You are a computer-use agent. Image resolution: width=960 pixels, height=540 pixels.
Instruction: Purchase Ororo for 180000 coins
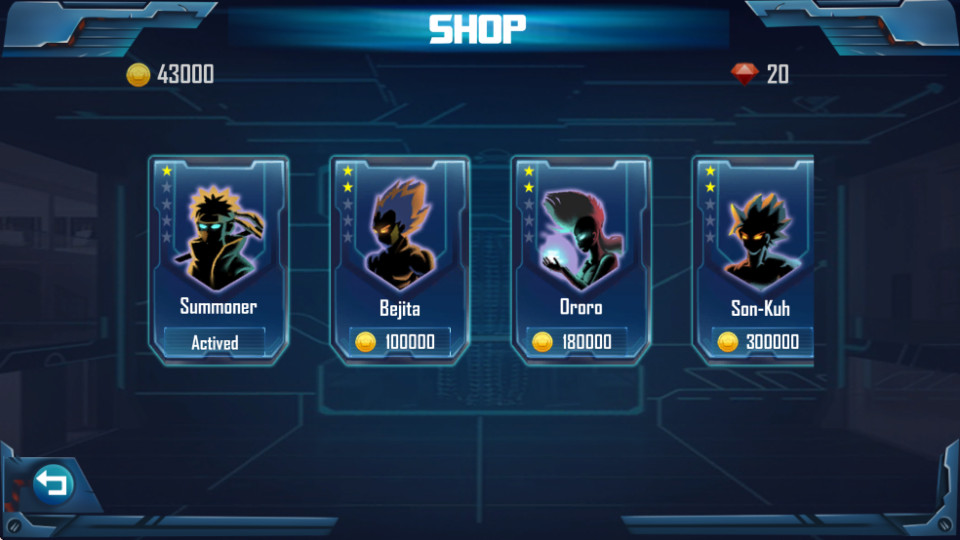580,342
